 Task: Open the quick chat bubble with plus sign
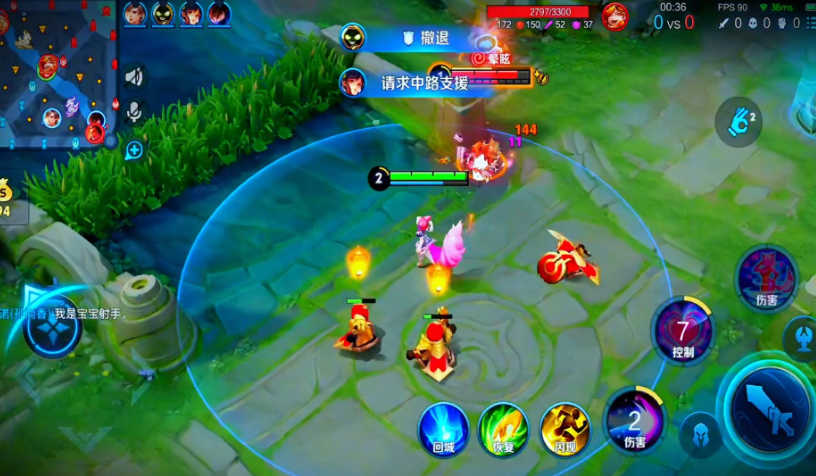tap(134, 150)
